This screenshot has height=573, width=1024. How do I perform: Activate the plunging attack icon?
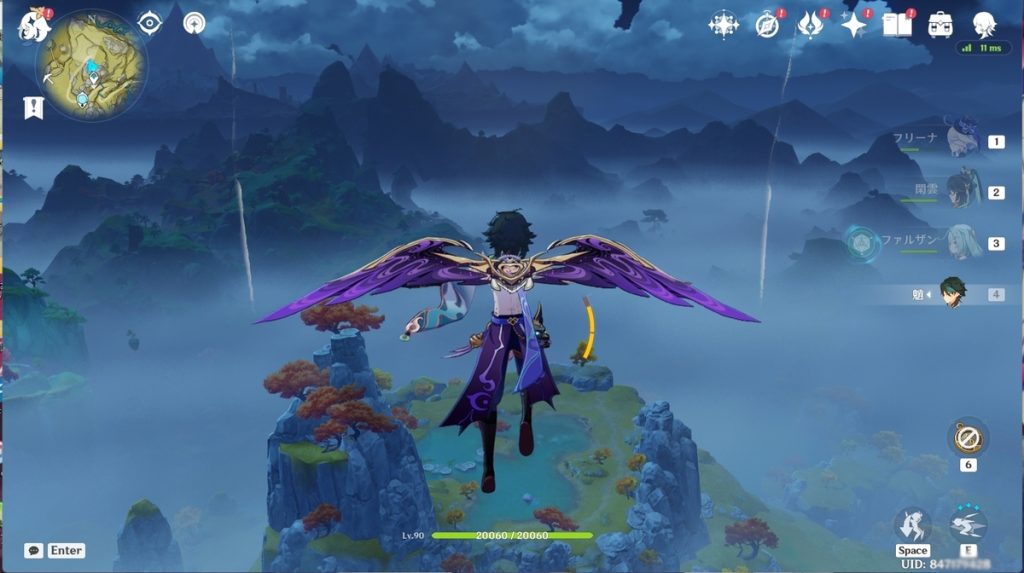(912, 525)
